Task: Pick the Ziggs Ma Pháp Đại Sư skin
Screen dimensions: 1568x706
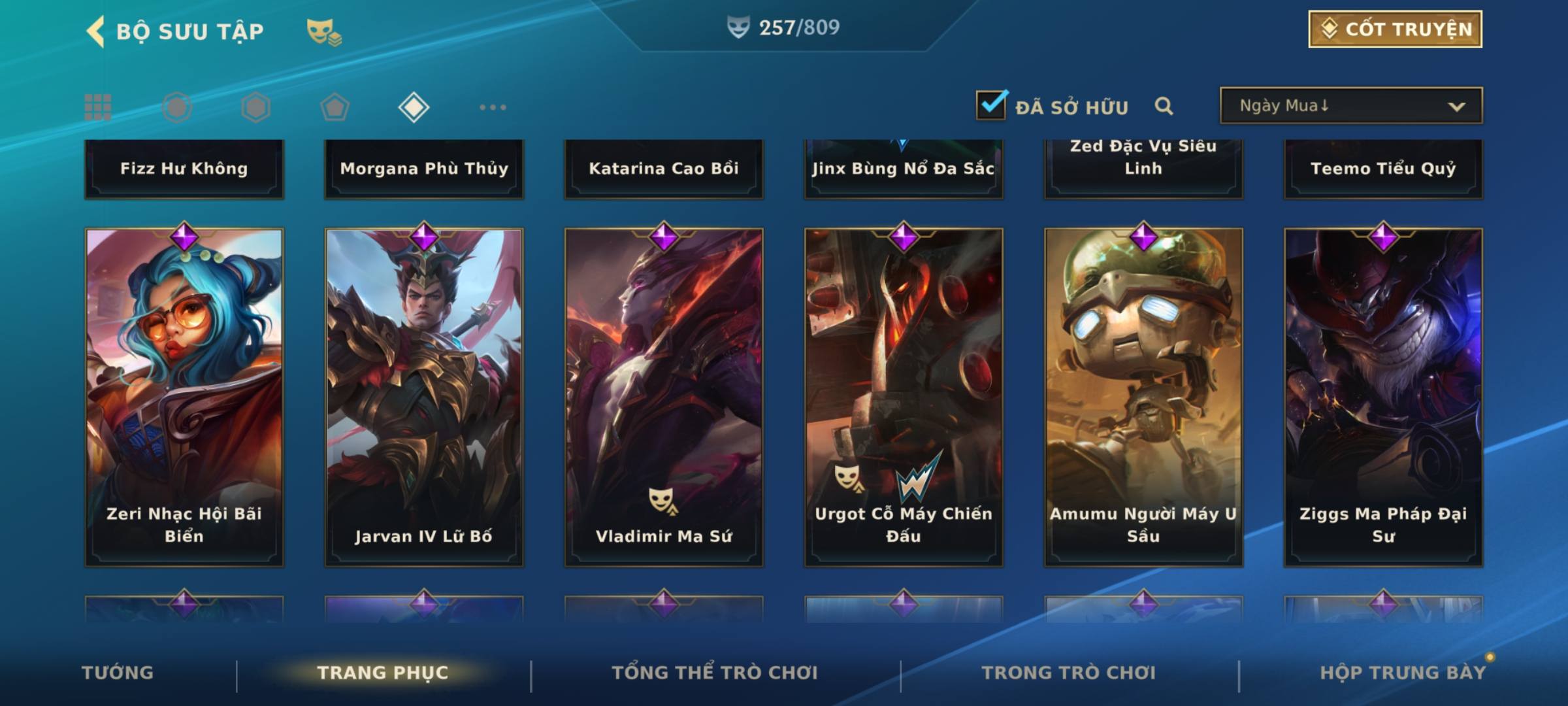Action: coord(1383,396)
